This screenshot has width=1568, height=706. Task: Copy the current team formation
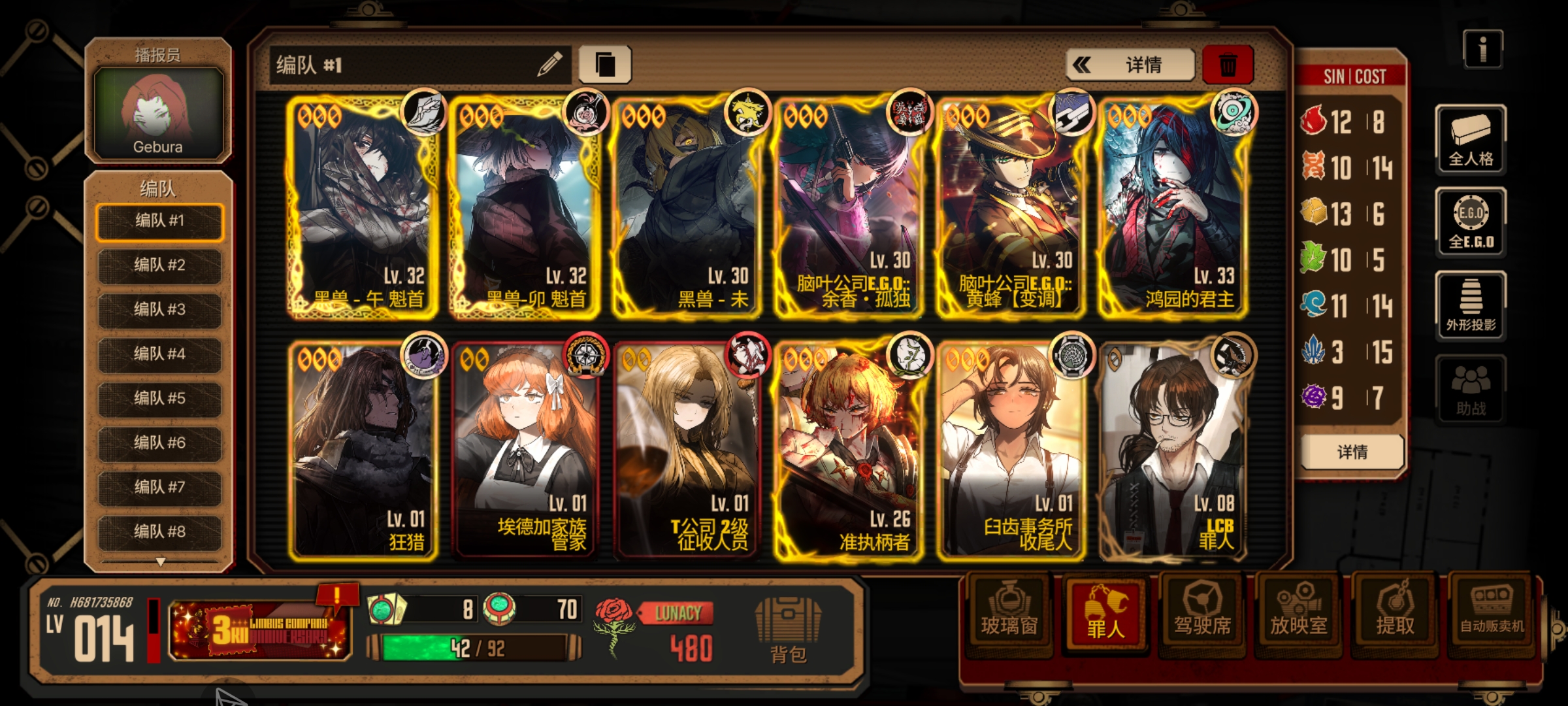(605, 65)
